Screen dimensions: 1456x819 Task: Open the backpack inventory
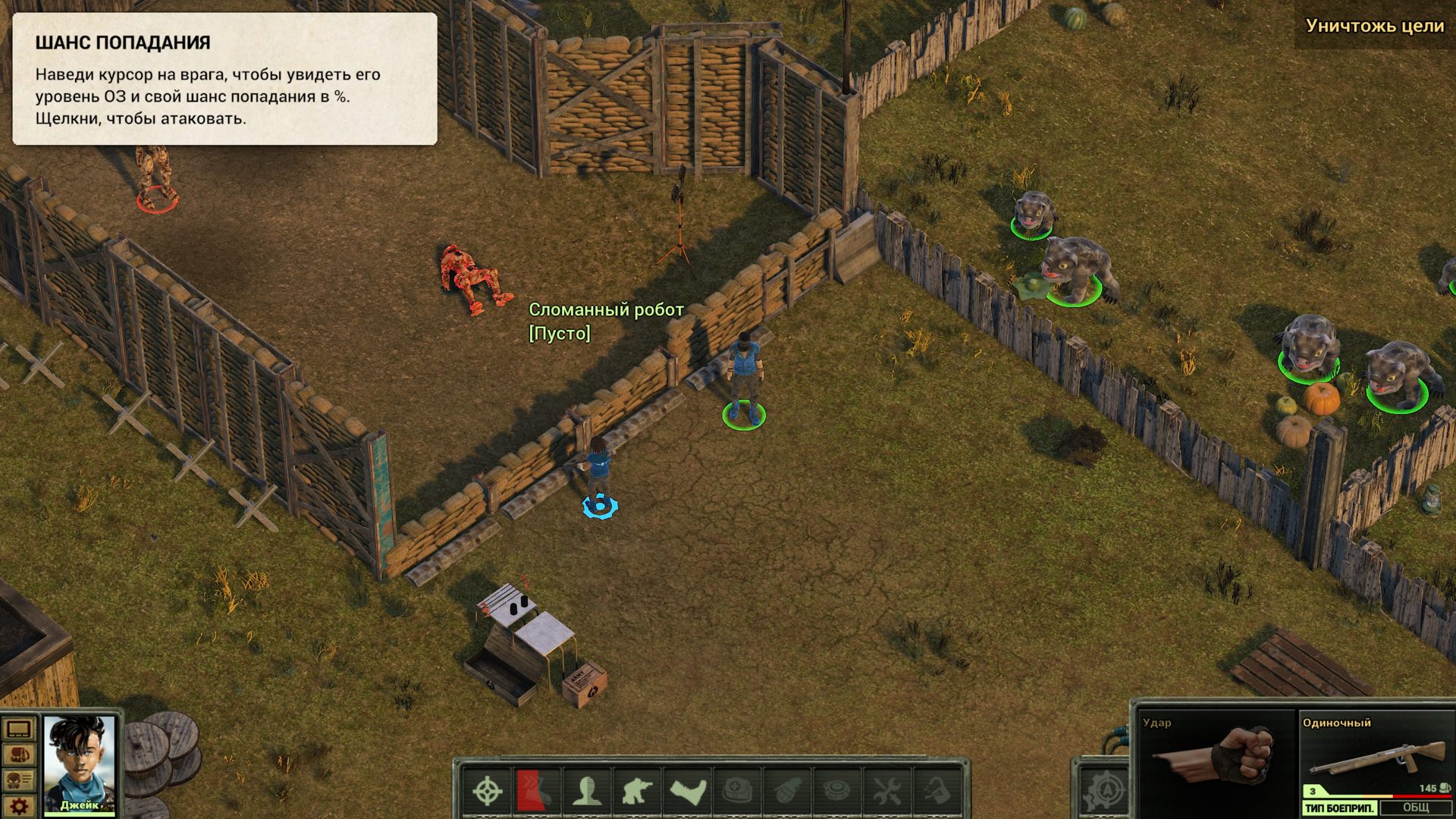18,755
